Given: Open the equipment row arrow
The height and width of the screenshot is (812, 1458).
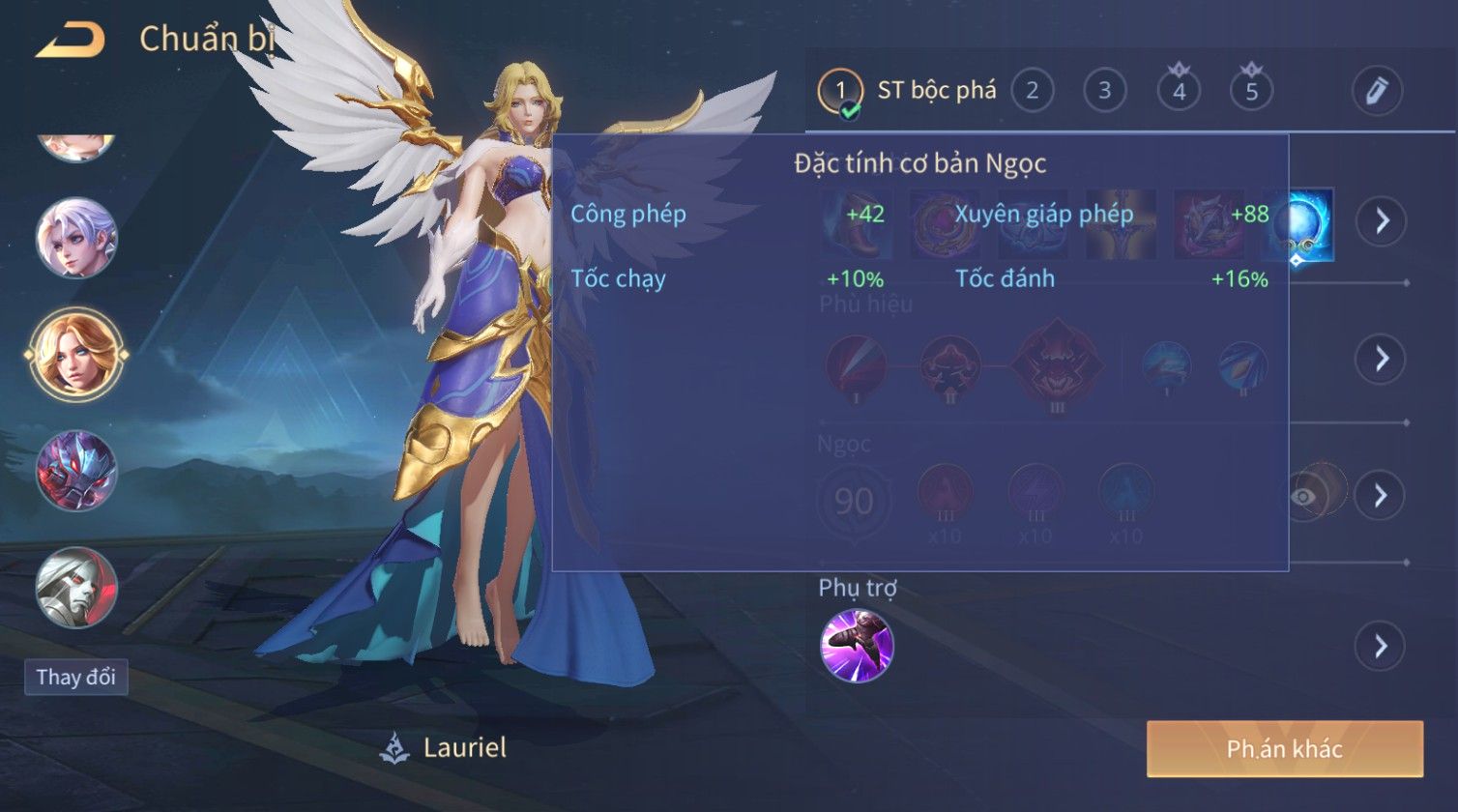Looking at the screenshot, I should tap(1380, 221).
